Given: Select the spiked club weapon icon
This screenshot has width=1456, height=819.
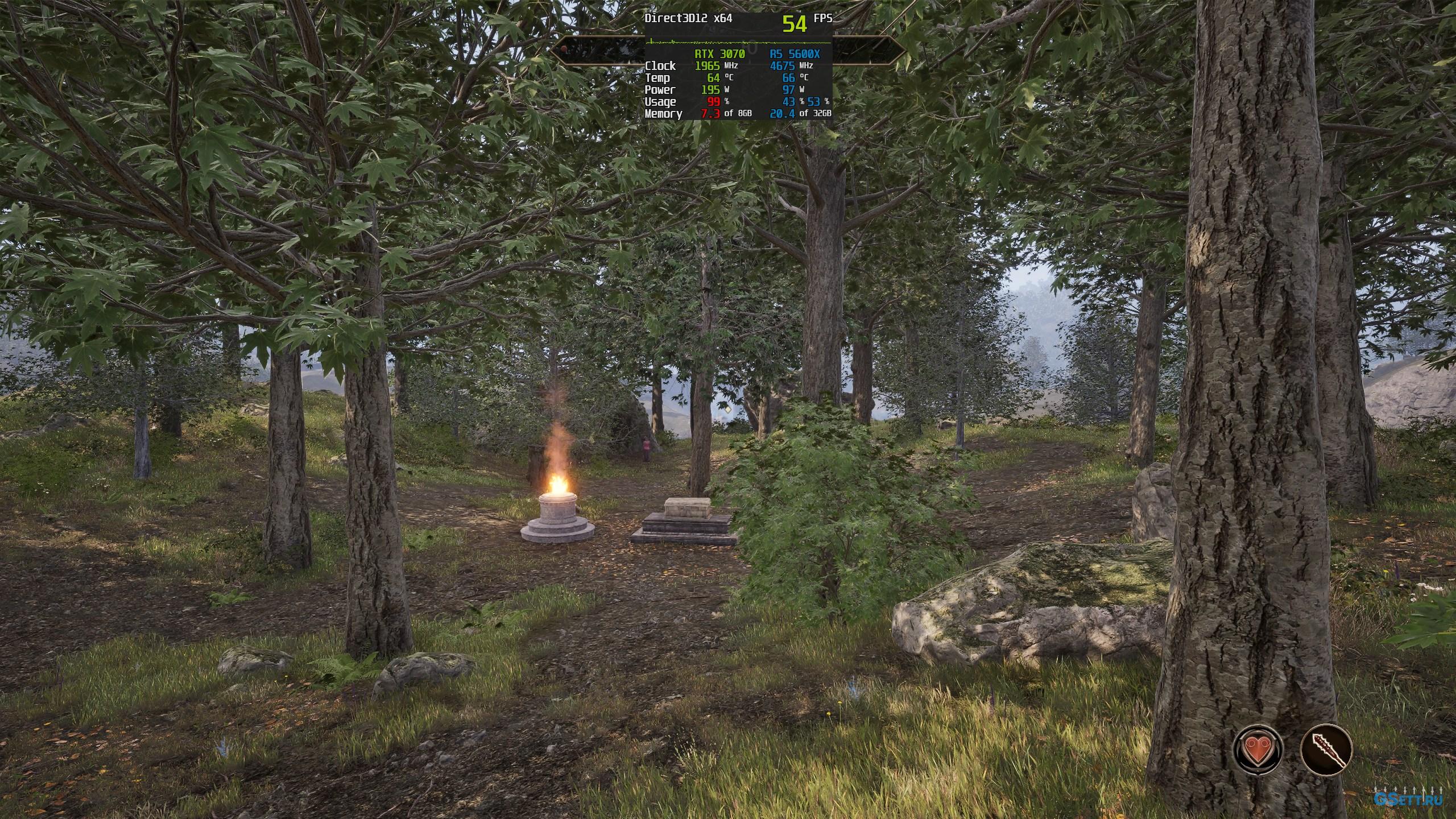Looking at the screenshot, I should pos(1326,748).
